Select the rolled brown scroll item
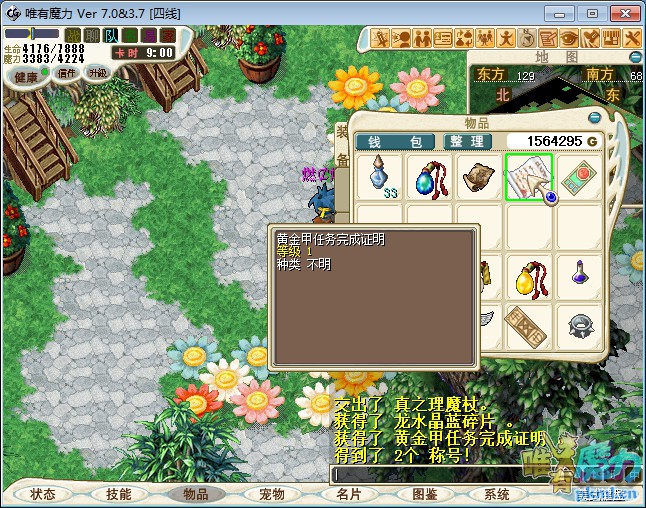Screen dimensions: 646x508 click(480, 177)
